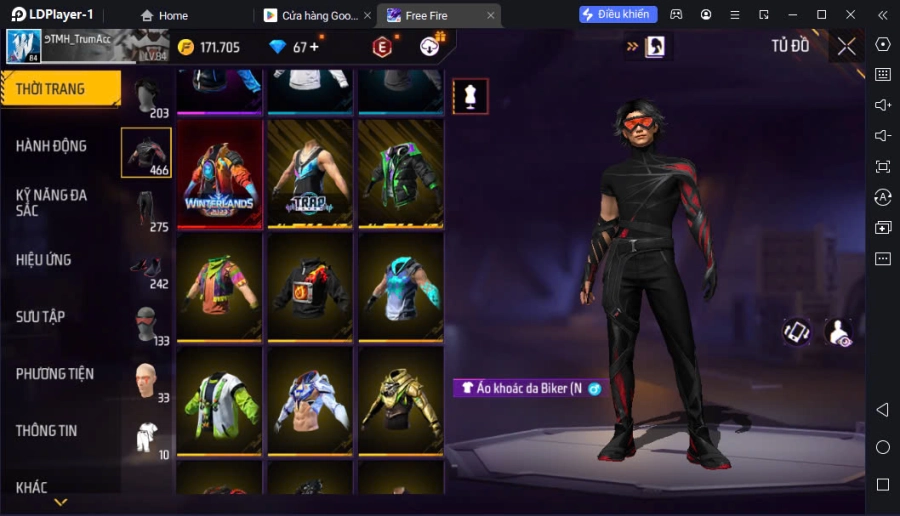The height and width of the screenshot is (516, 900).
Task: Select the black hoodie with flame emblem
Action: tap(310, 288)
